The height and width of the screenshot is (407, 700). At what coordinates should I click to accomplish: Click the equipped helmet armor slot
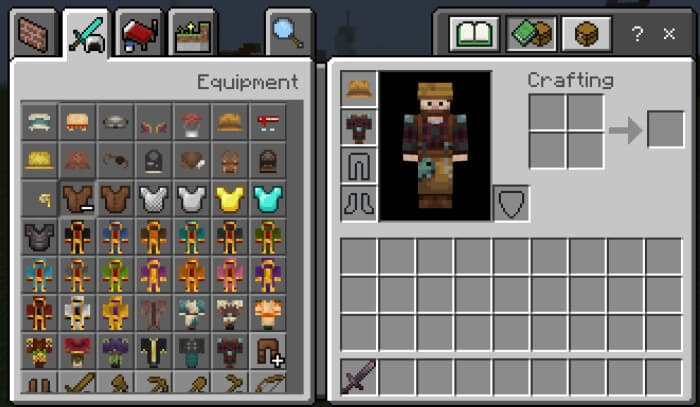359,89
